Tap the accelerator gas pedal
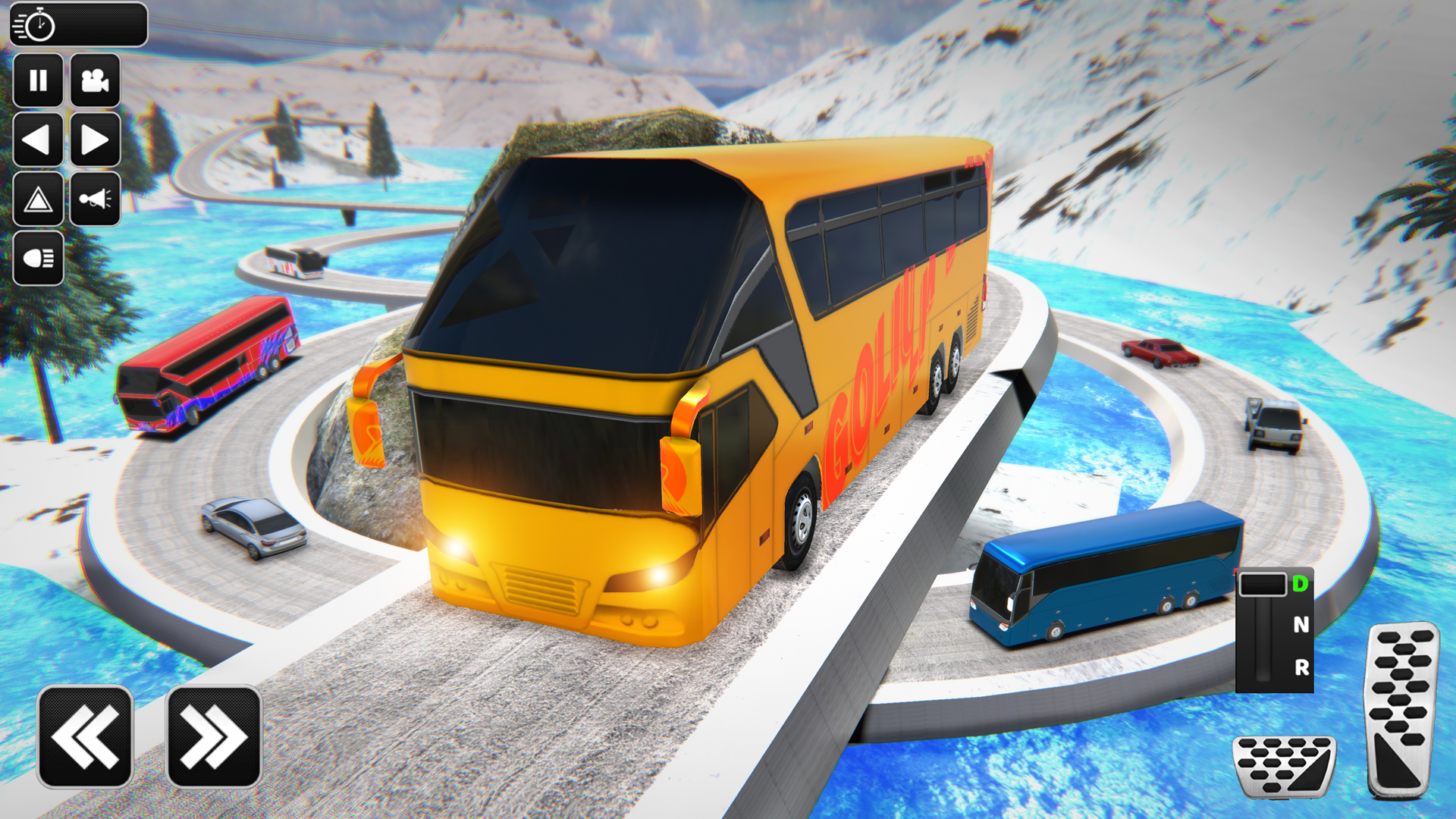The image size is (1456, 819). tap(1401, 709)
